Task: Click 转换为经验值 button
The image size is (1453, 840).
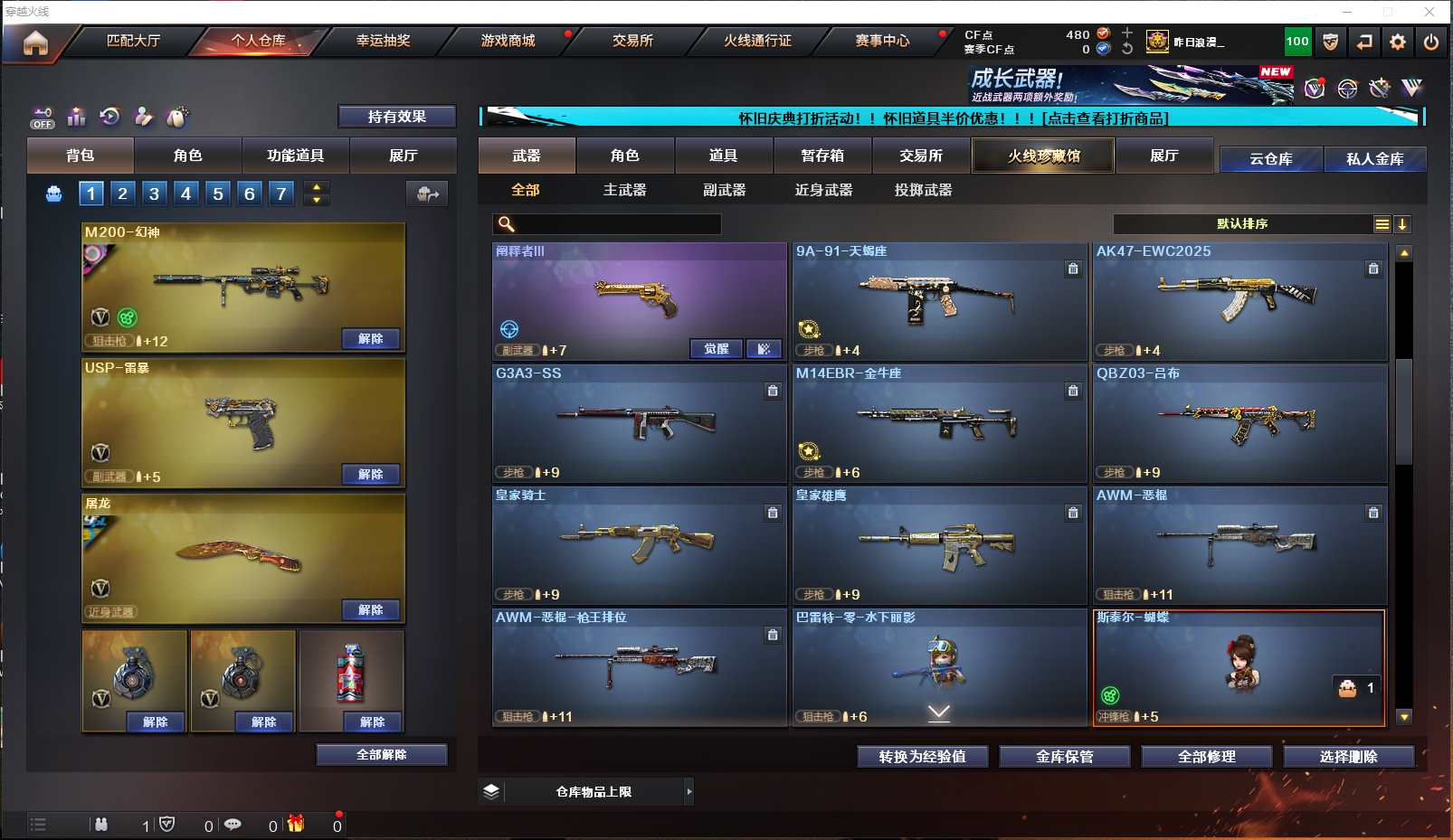Action: 922,757
